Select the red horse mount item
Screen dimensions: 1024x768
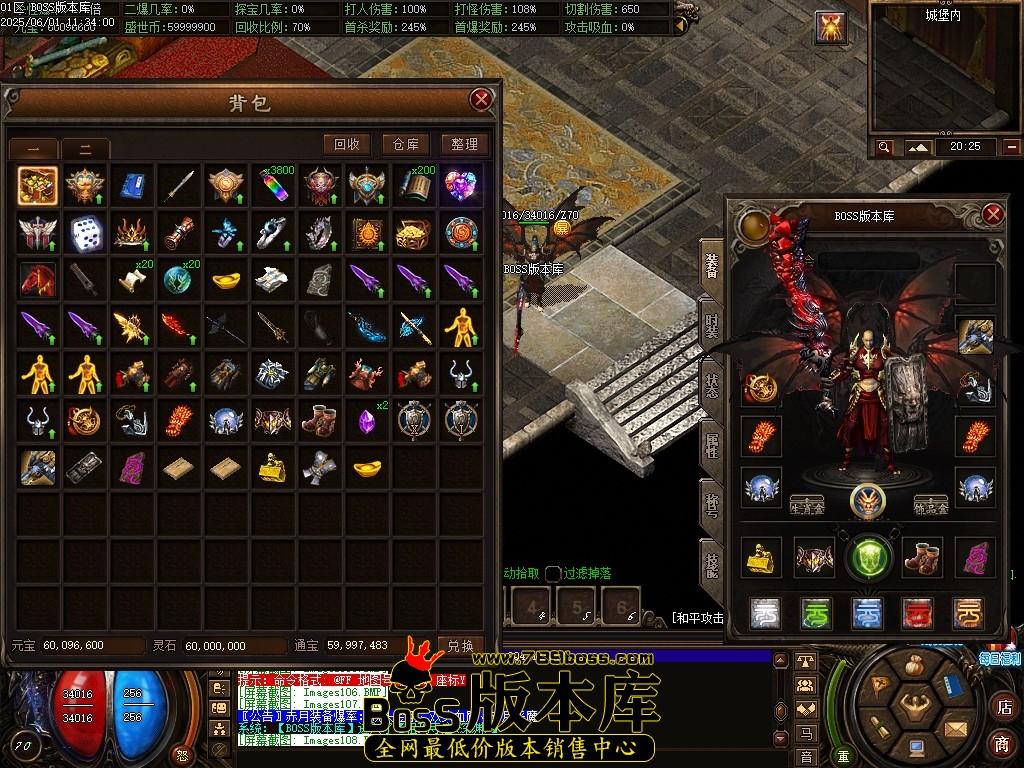38,280
